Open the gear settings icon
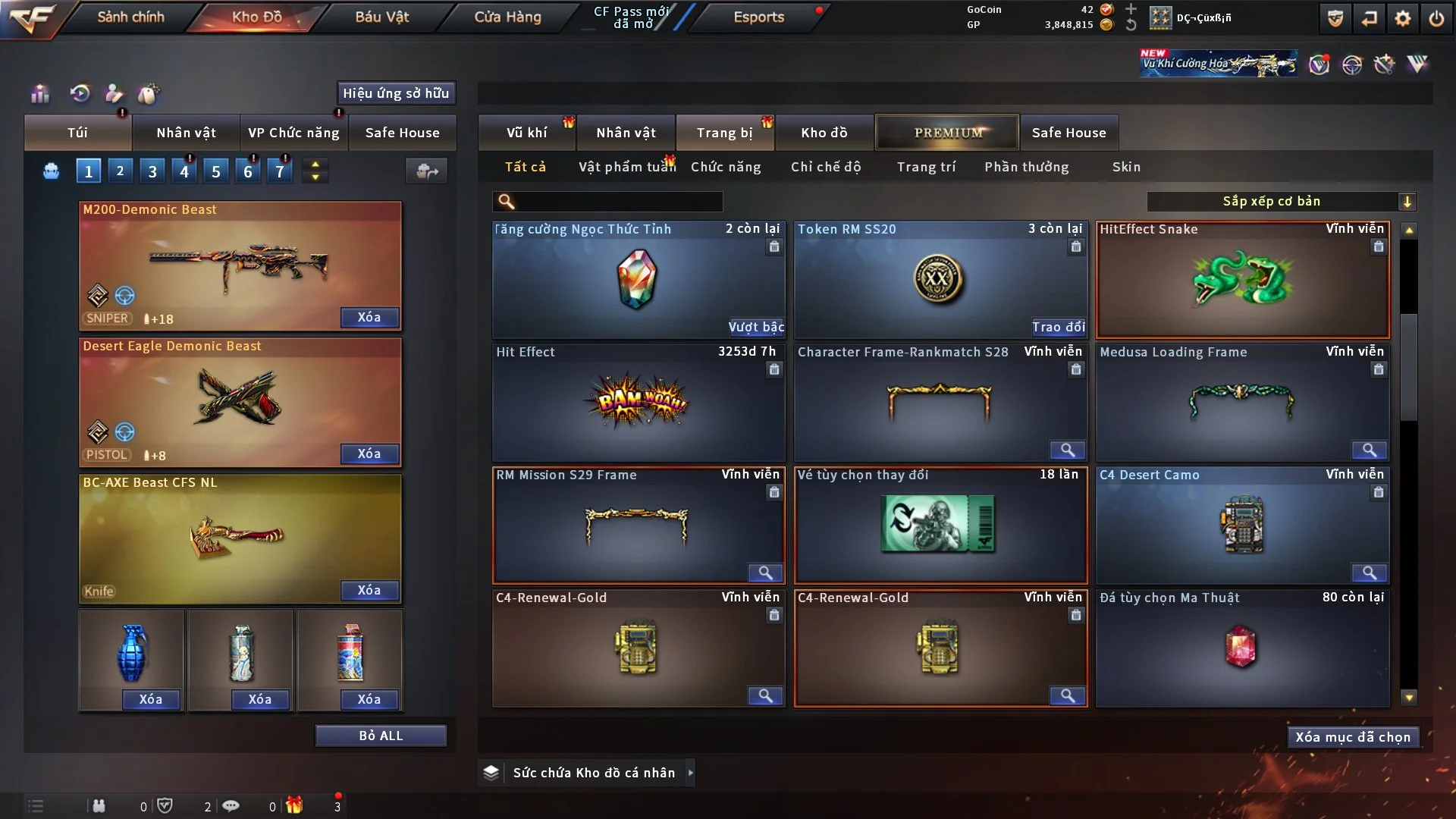 click(x=1403, y=18)
